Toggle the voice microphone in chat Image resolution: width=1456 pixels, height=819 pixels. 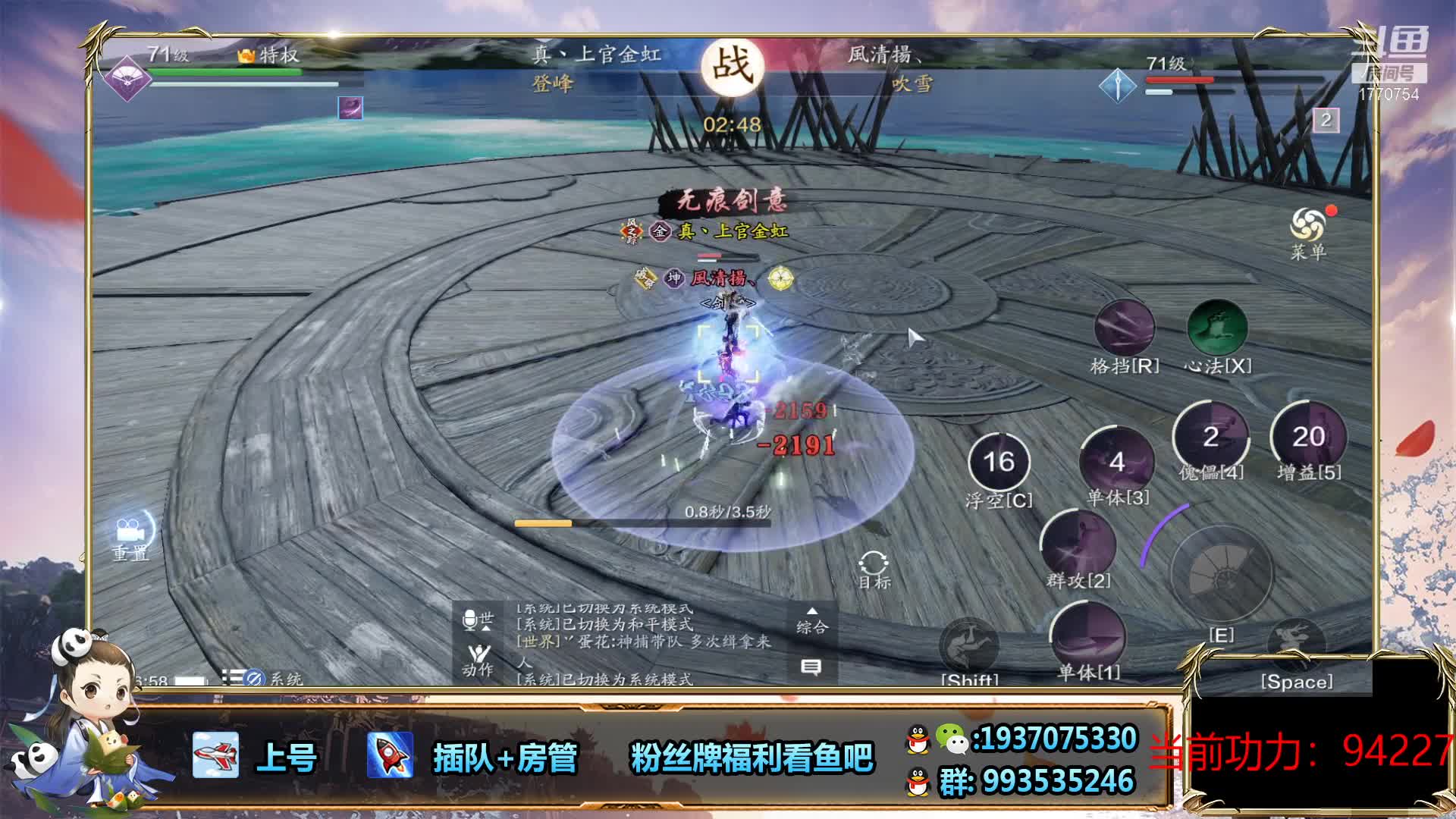pos(471,620)
